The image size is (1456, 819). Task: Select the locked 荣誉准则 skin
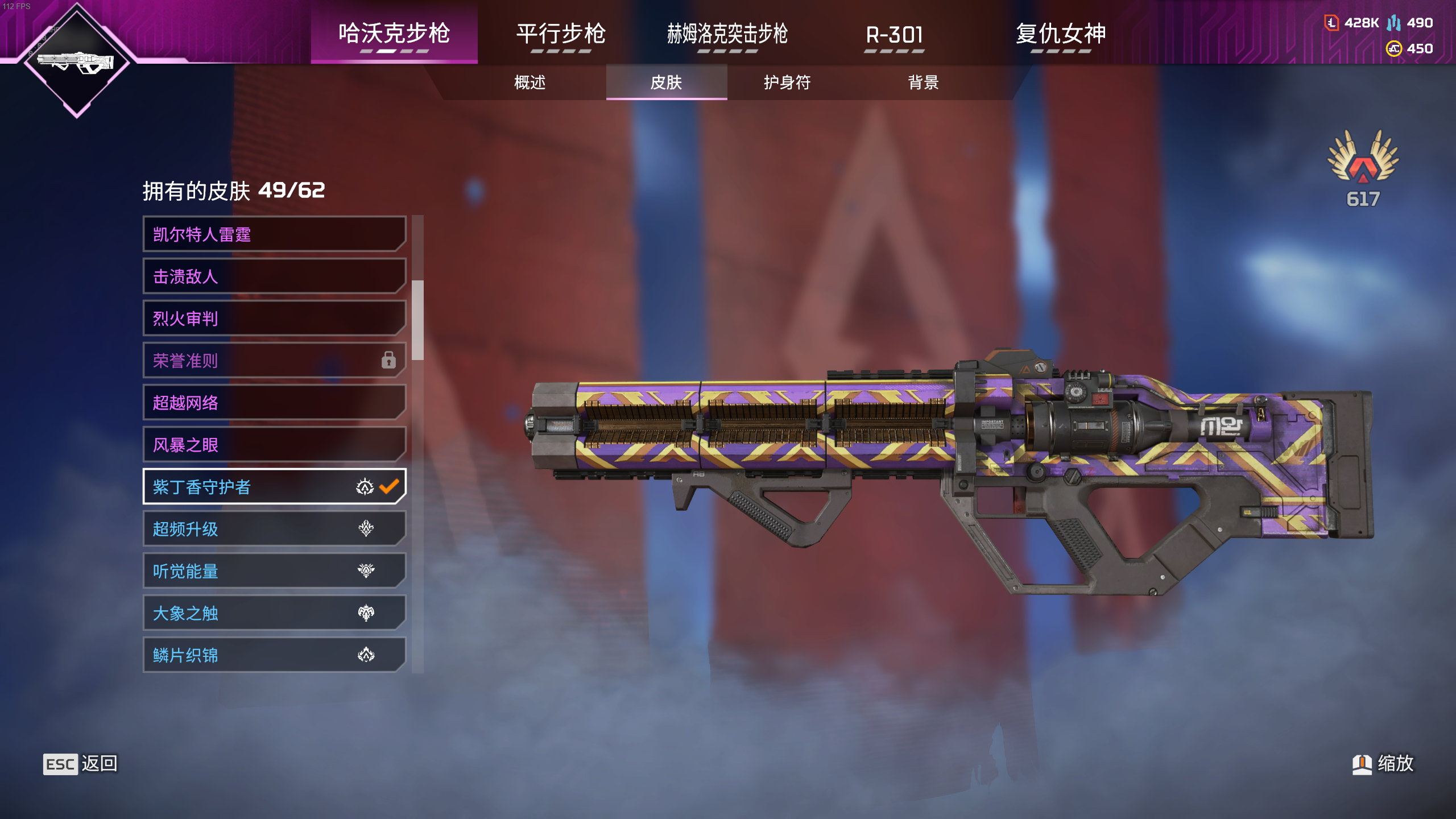click(x=274, y=361)
